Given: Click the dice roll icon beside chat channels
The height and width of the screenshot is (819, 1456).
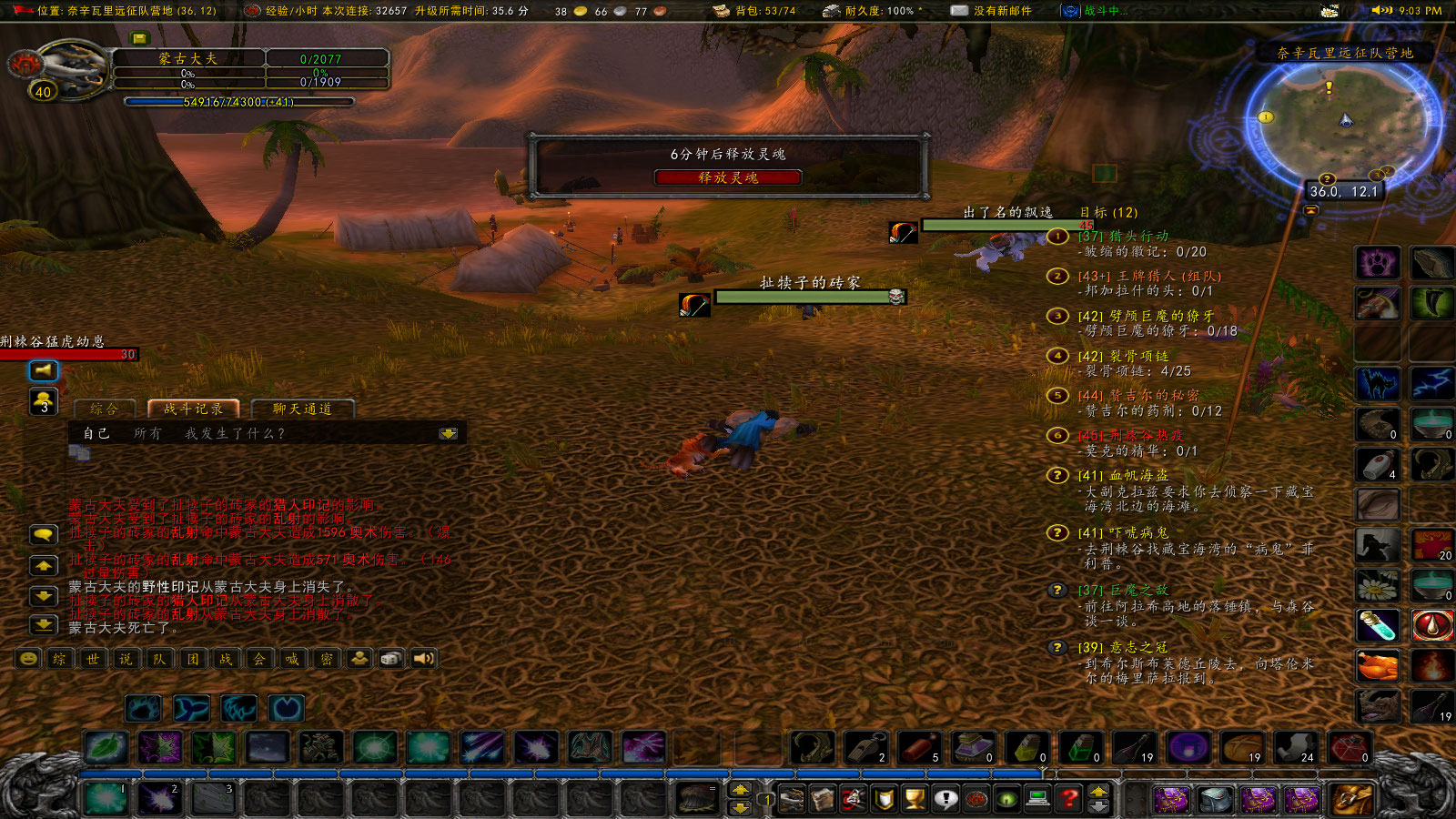Looking at the screenshot, I should pos(393,657).
